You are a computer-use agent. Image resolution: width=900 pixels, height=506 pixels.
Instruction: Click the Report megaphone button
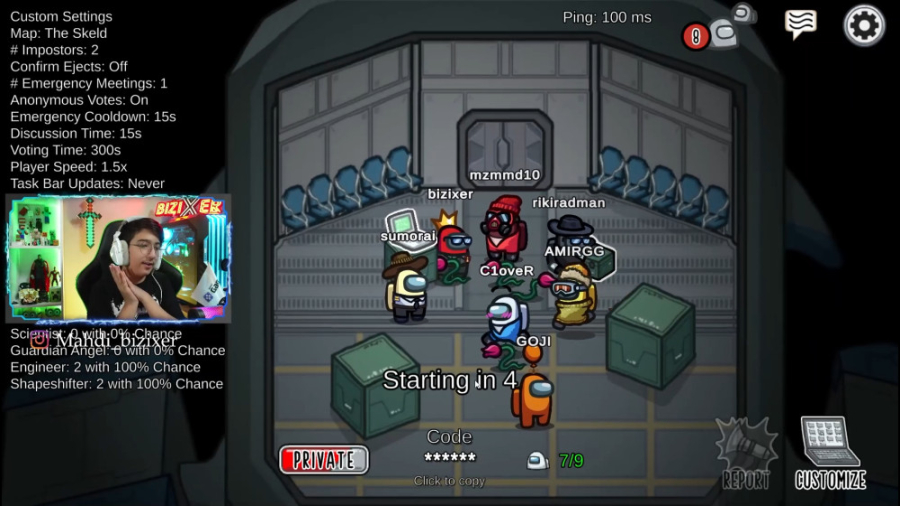(746, 454)
